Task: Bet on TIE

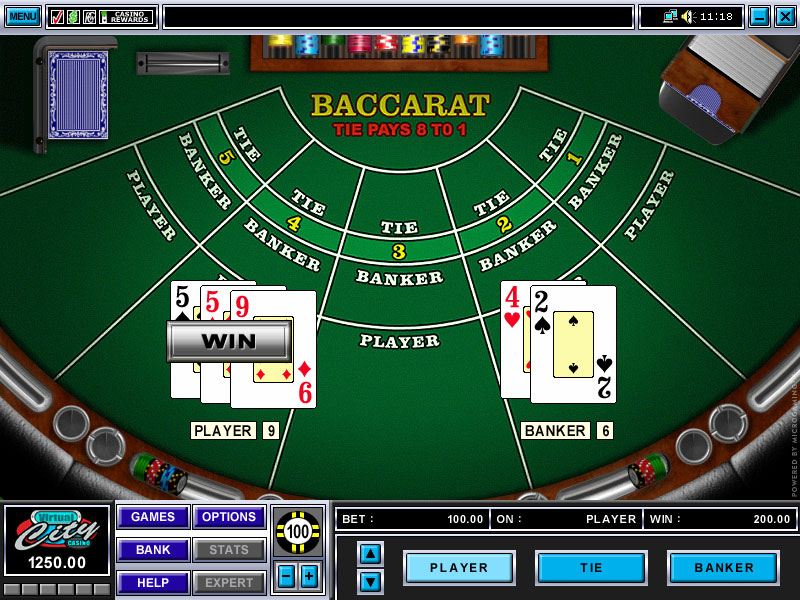Action: 591,567
